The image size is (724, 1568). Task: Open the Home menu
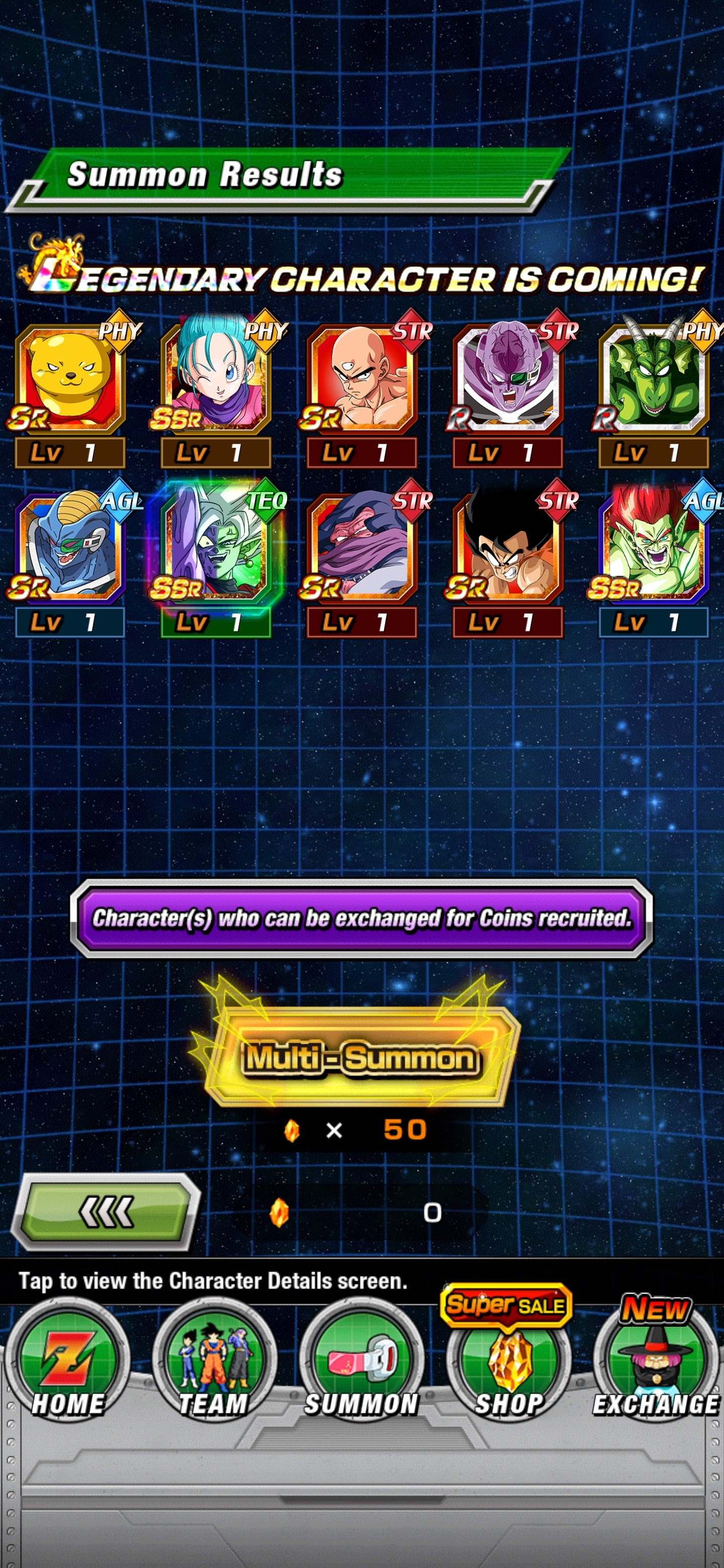tap(67, 1363)
